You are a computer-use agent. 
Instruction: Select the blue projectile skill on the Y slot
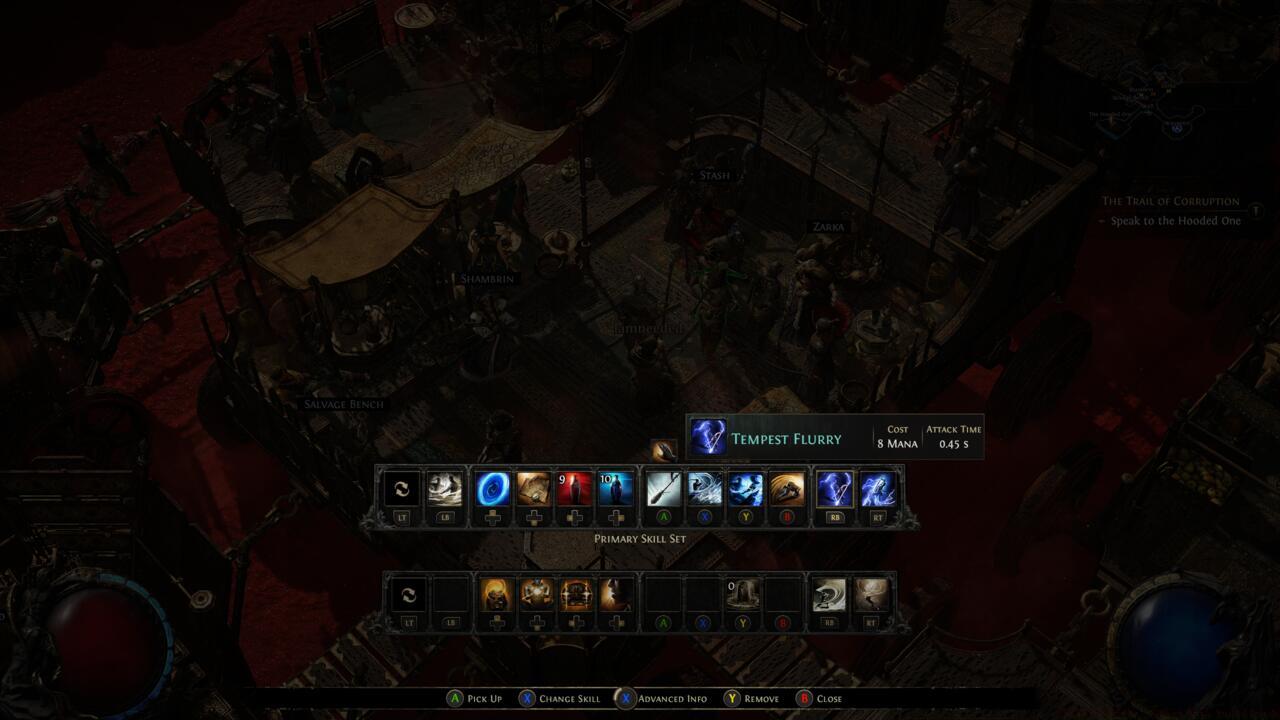click(x=745, y=490)
